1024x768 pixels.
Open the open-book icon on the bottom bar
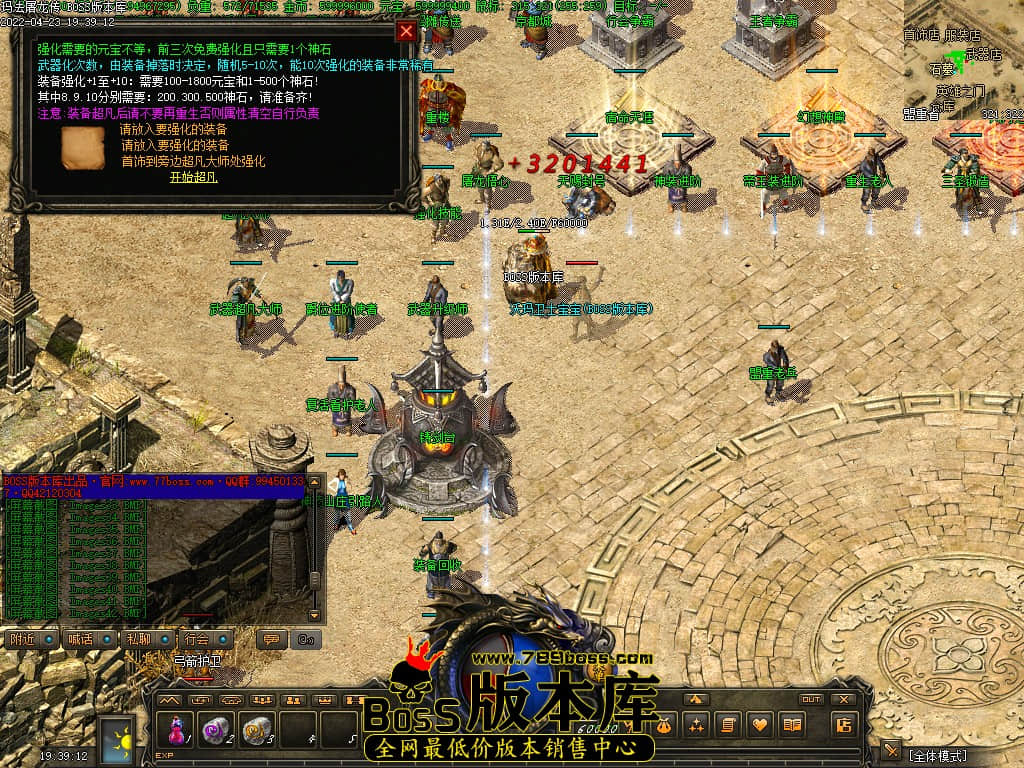[793, 724]
